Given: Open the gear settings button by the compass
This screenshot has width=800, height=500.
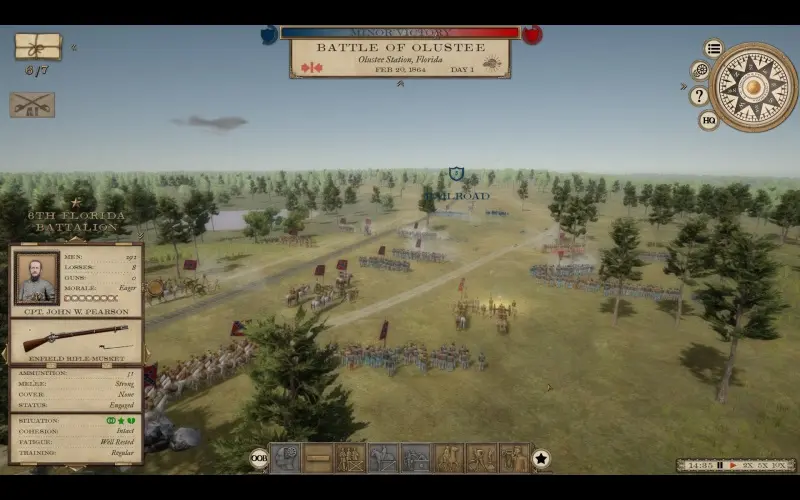Looking at the screenshot, I should point(700,71).
